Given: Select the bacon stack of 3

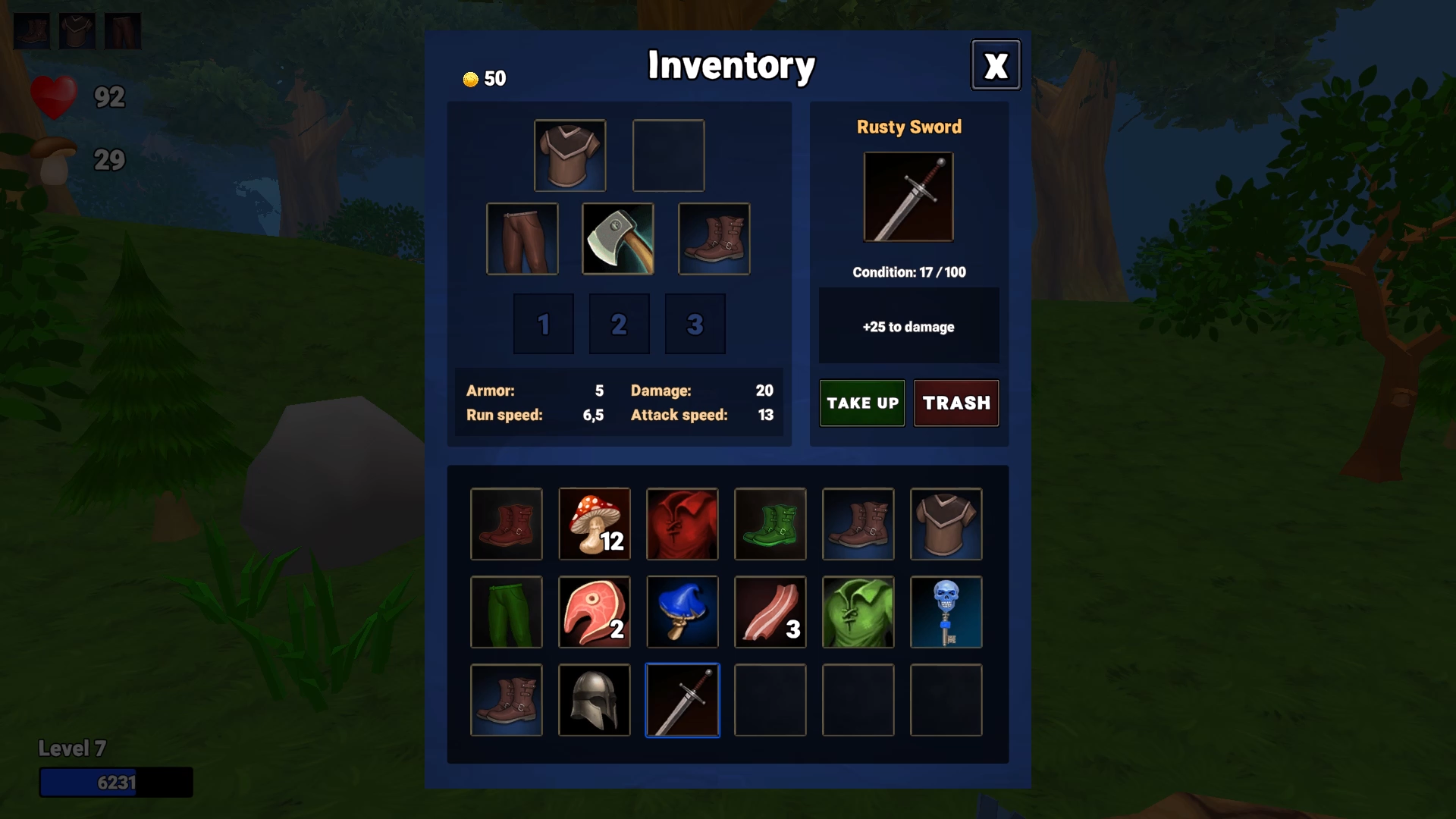Looking at the screenshot, I should click(x=770, y=612).
